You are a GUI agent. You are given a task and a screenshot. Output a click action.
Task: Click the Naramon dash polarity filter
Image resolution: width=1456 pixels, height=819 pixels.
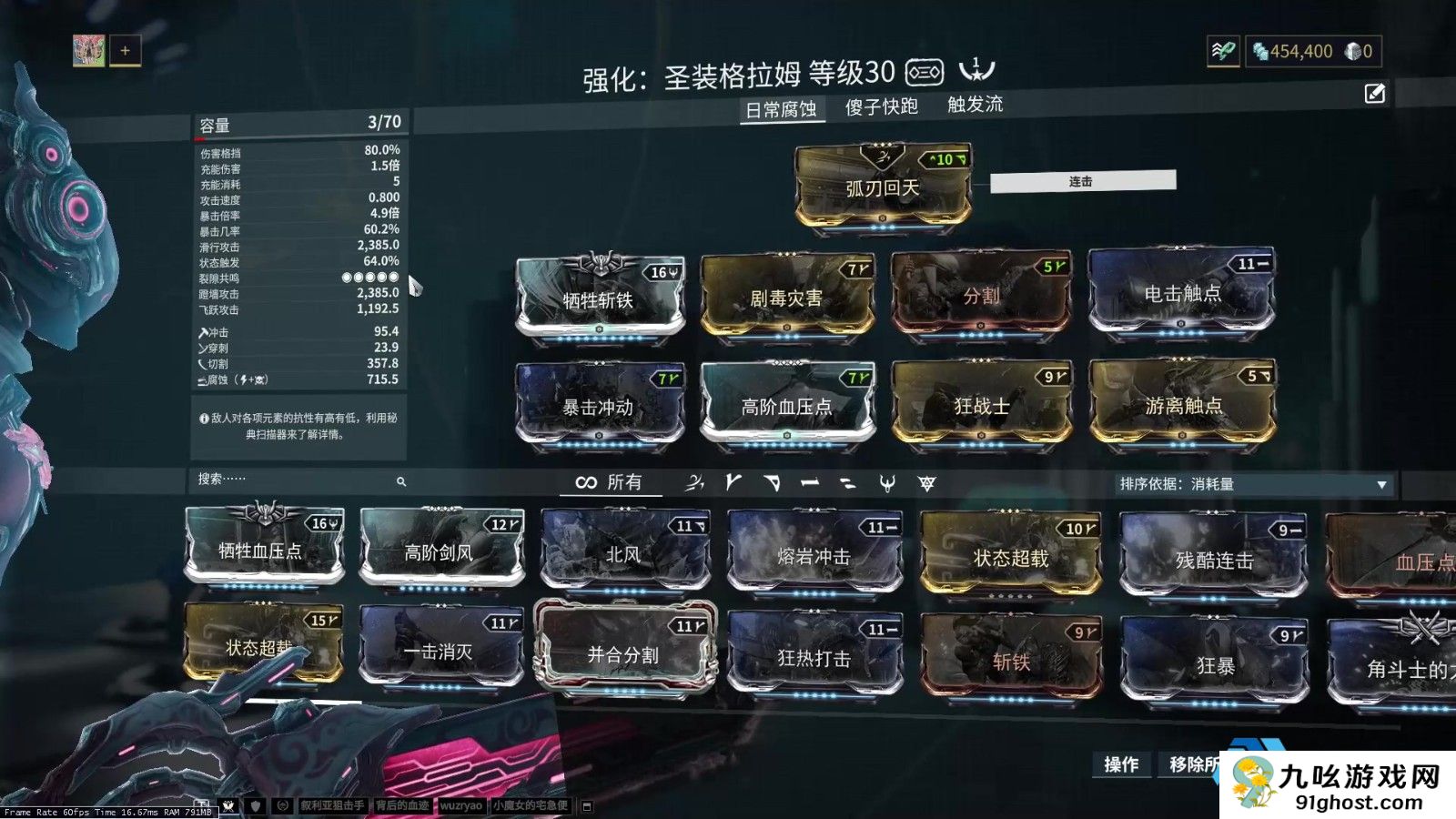point(810,484)
